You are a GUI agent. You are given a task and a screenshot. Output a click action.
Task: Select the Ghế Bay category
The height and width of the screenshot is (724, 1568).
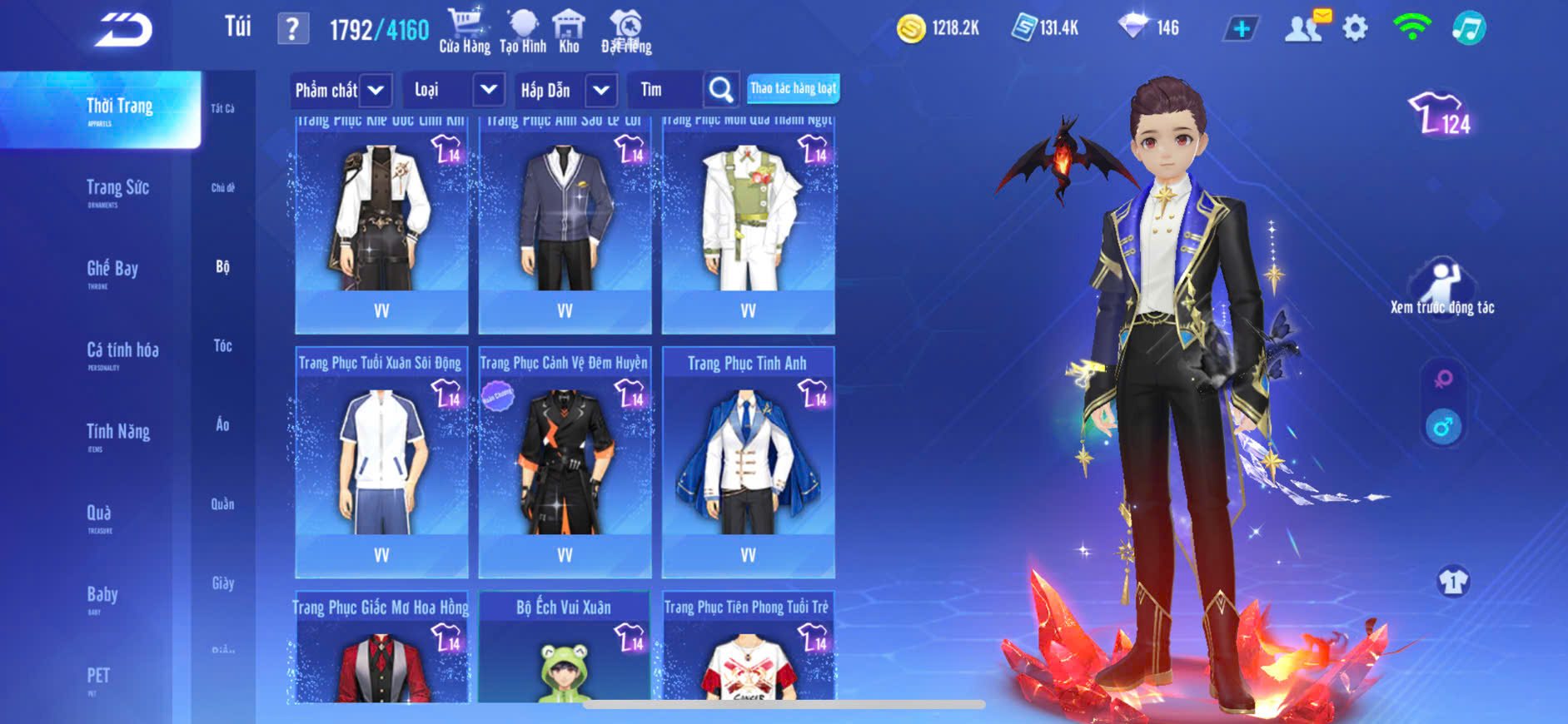click(112, 270)
